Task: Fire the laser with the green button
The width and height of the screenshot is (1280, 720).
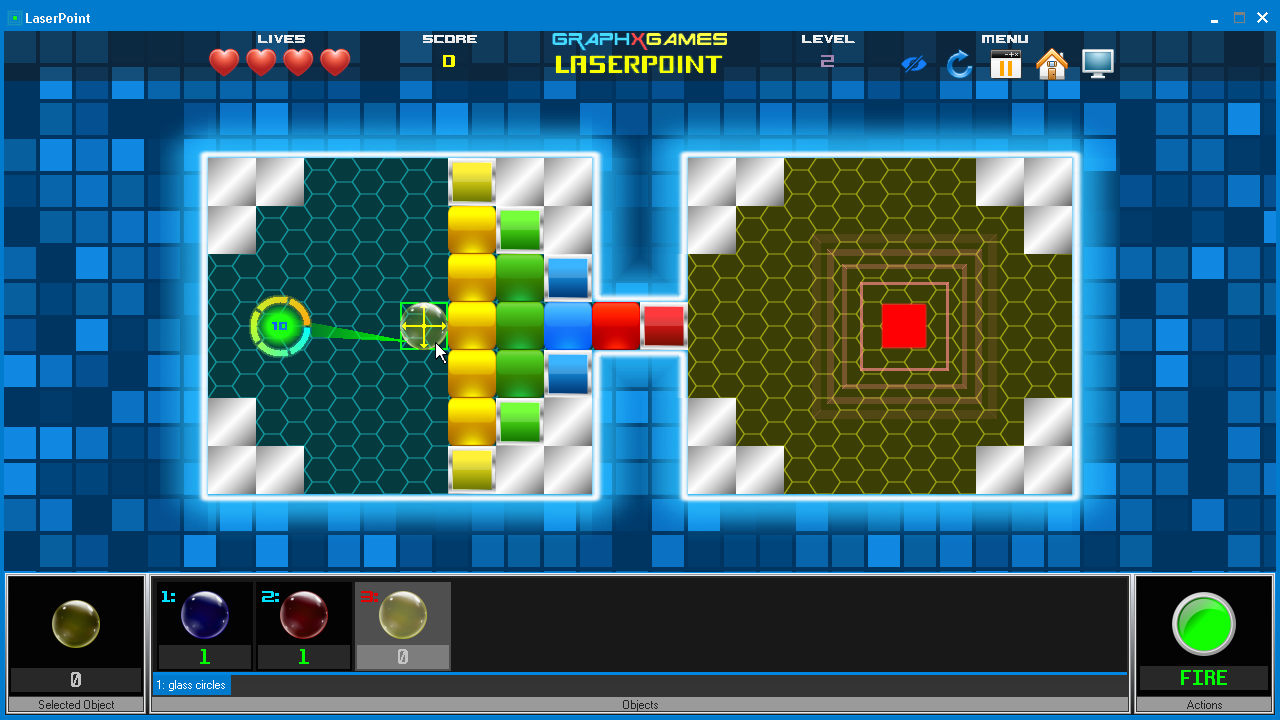Action: click(x=1203, y=624)
